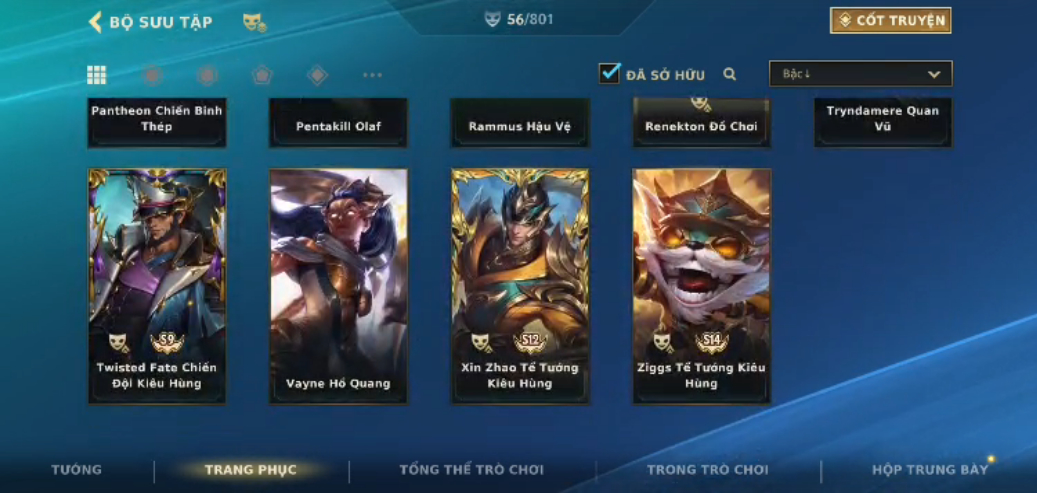
Task: Switch to the Tổng Thể Trò Chơi tab
Action: [x=471, y=470]
